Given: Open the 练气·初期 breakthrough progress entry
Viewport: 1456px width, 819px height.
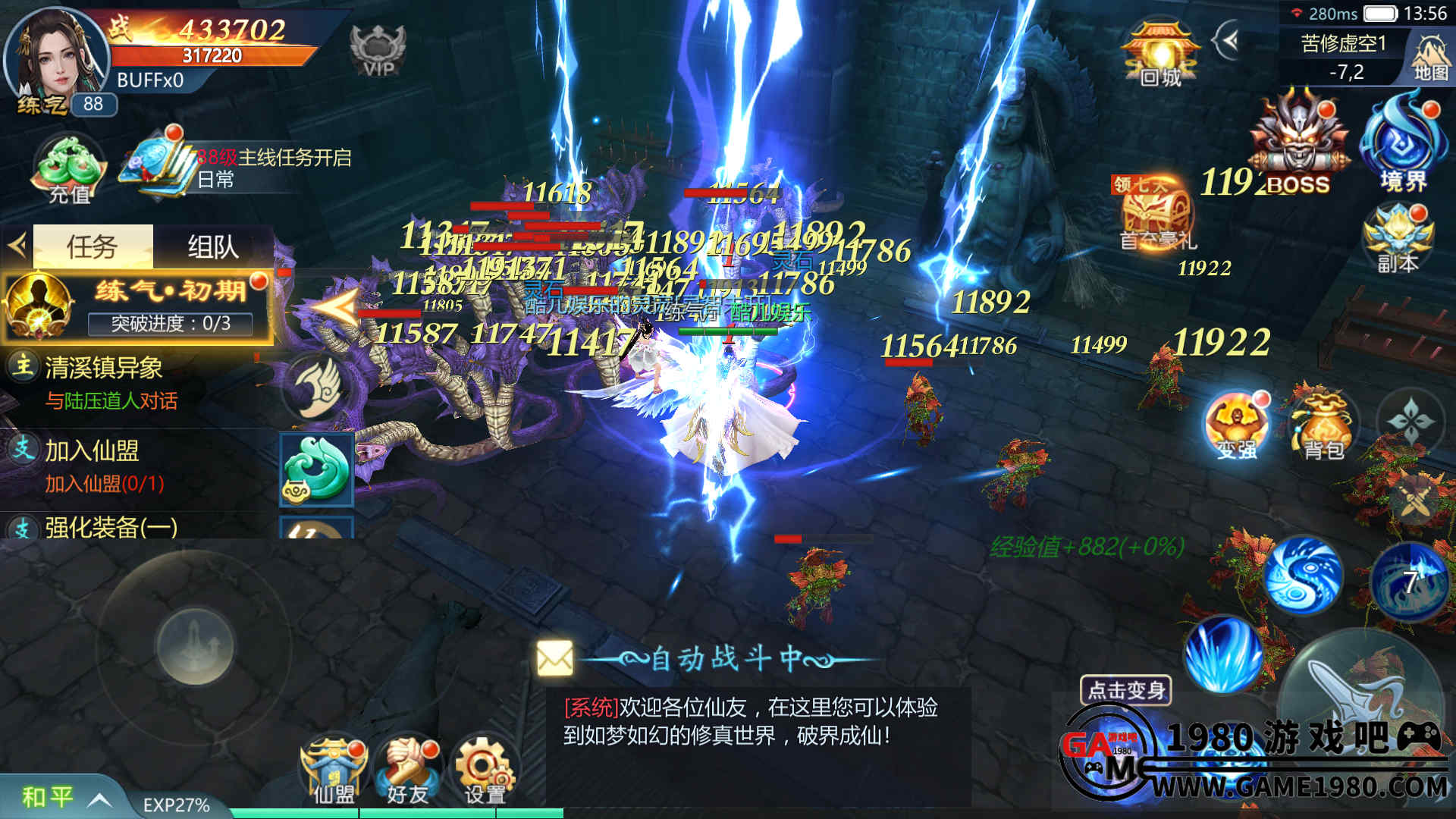Looking at the screenshot, I should [136, 307].
